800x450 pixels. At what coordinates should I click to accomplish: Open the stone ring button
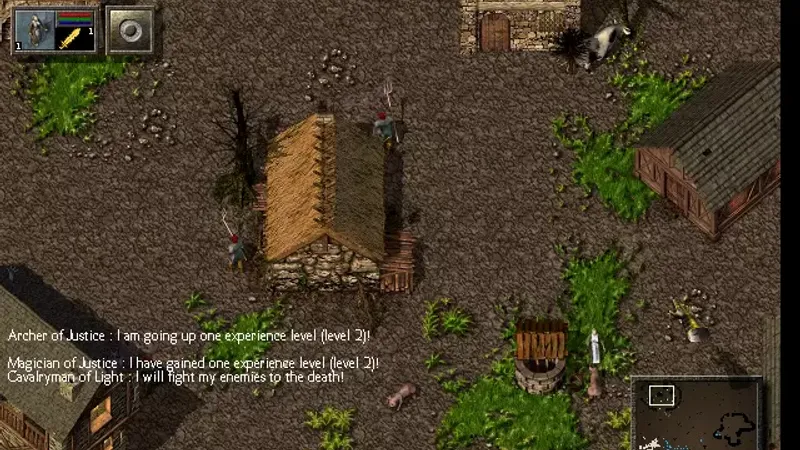(x=130, y=30)
